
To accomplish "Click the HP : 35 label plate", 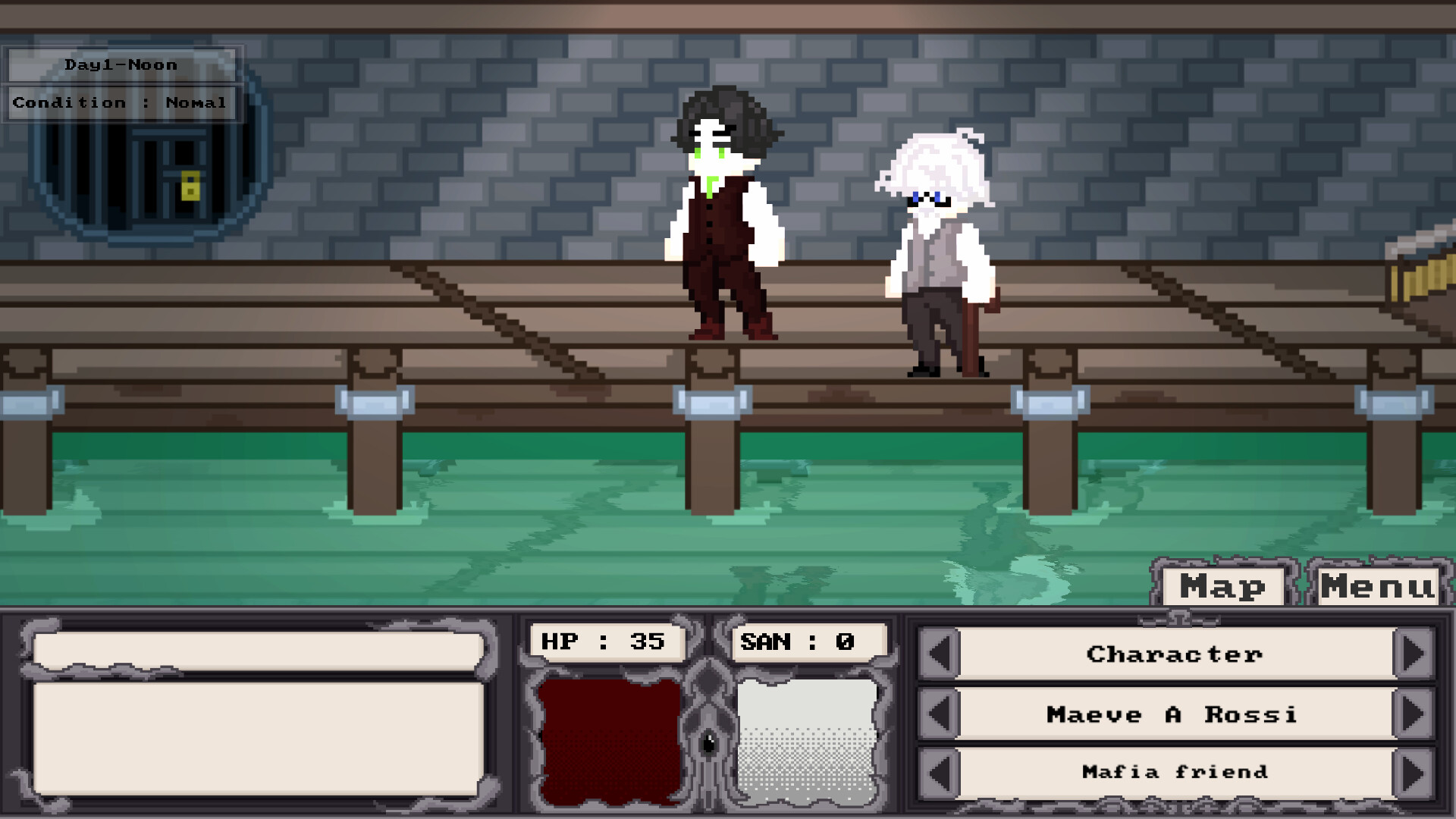I will coord(603,641).
